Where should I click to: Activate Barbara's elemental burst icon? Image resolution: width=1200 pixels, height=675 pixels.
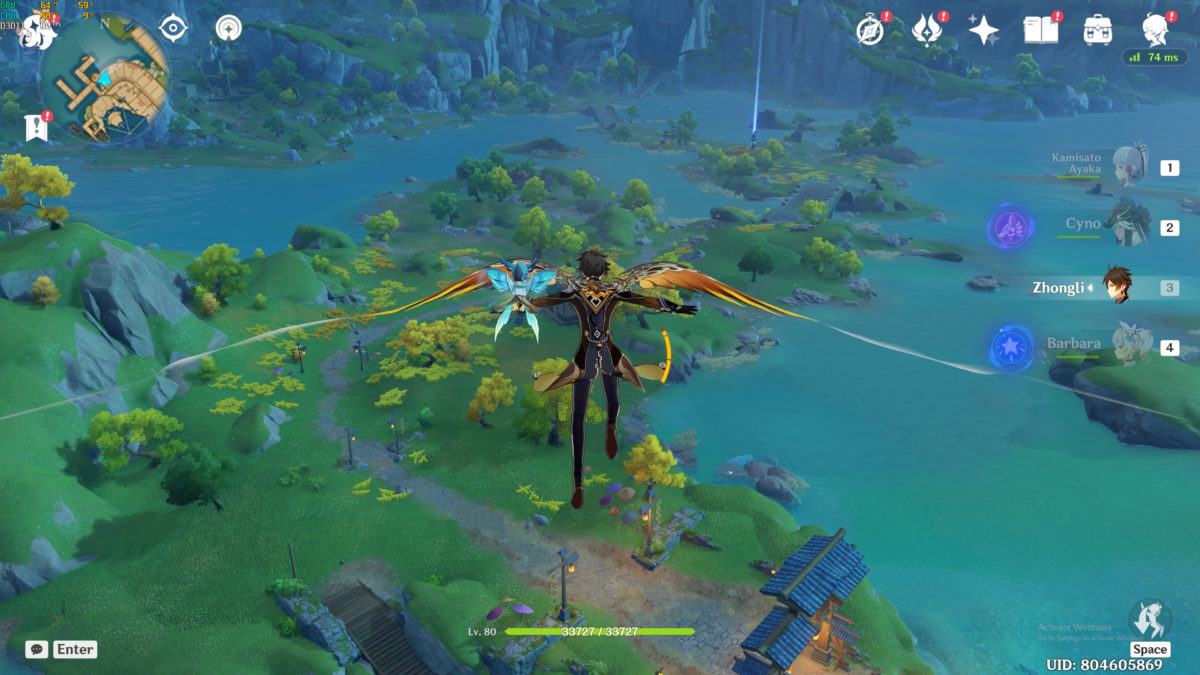click(1010, 347)
